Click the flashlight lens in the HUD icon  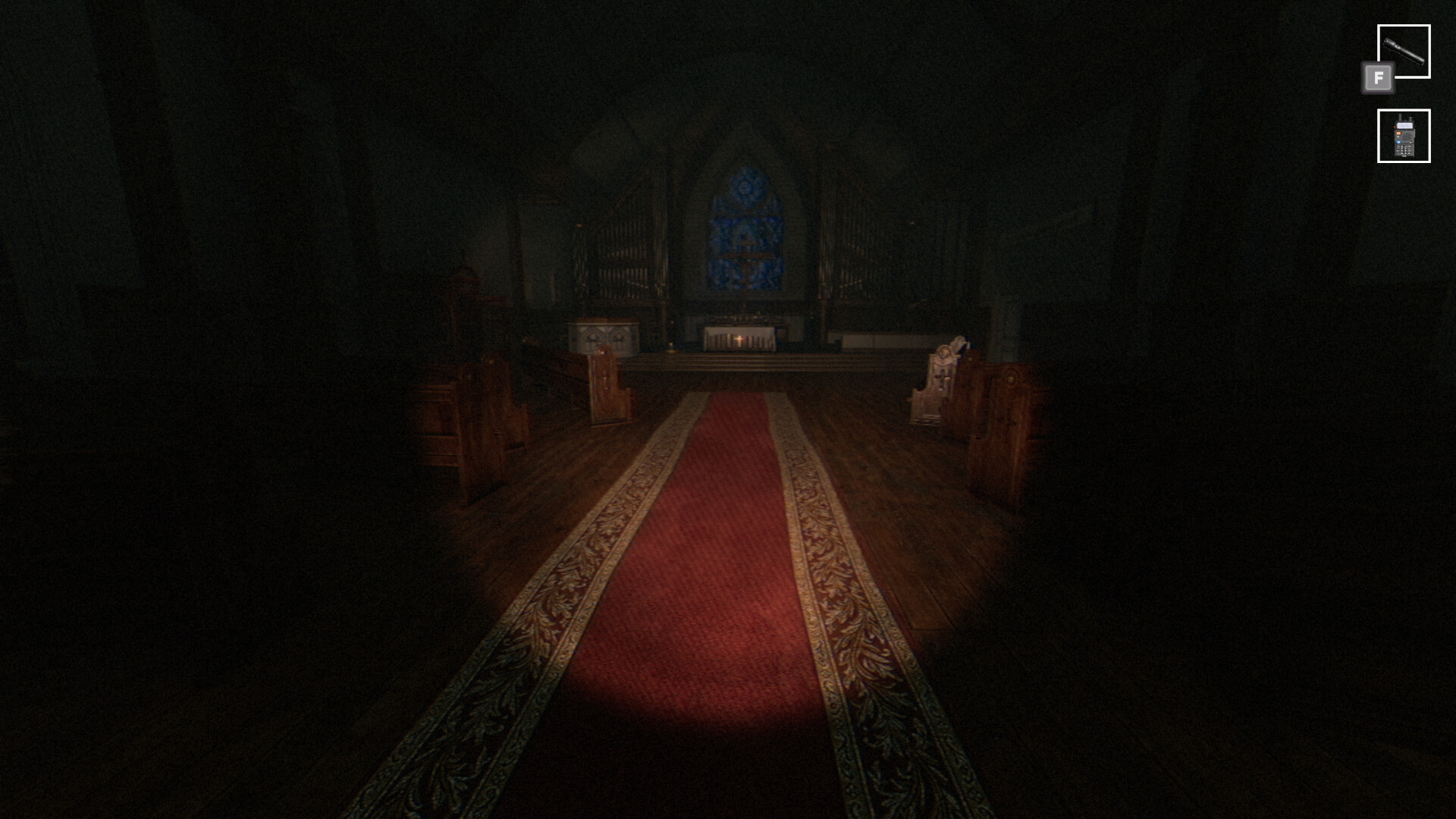click(1387, 42)
